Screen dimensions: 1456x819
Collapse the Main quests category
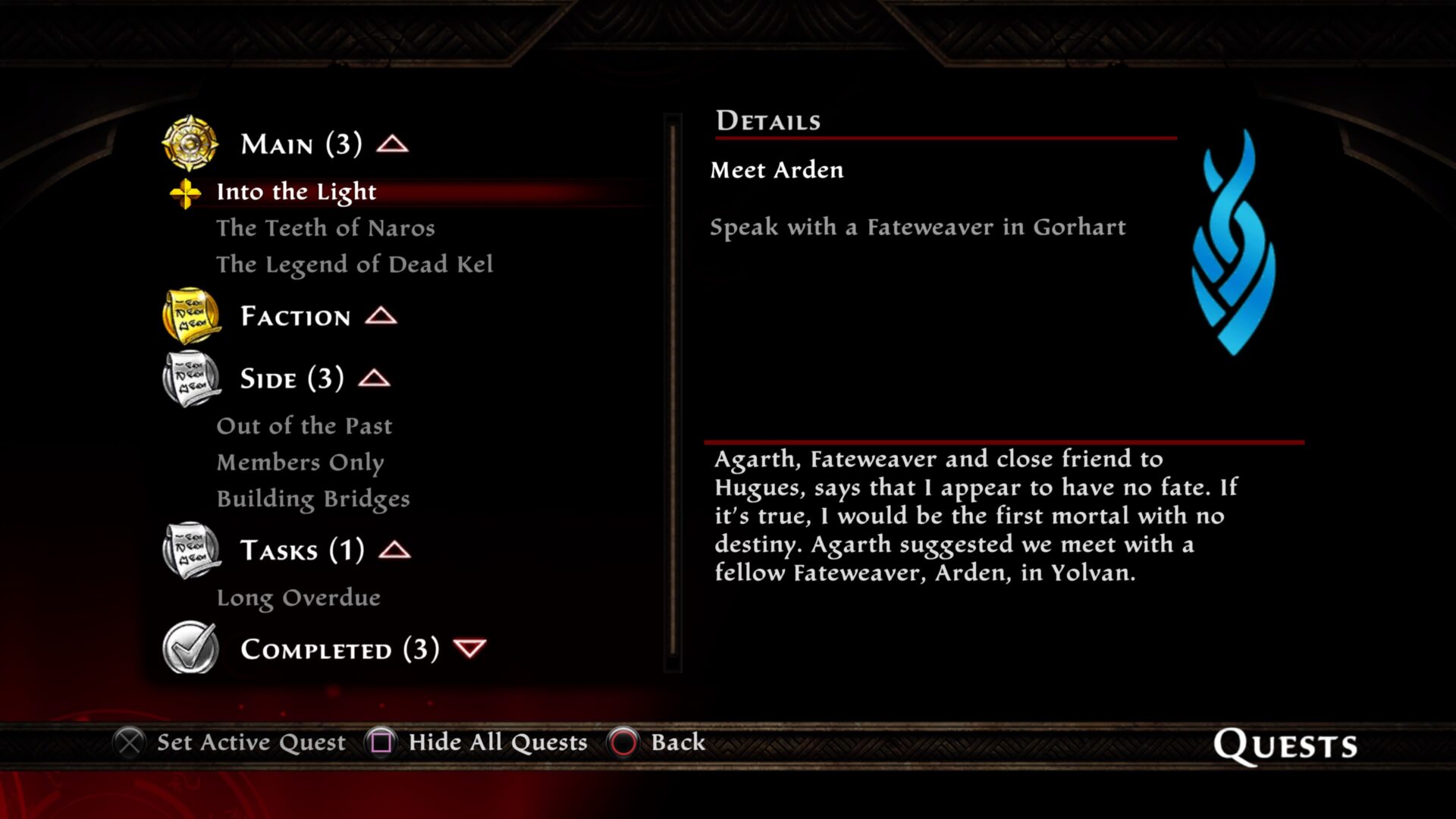[x=393, y=144]
